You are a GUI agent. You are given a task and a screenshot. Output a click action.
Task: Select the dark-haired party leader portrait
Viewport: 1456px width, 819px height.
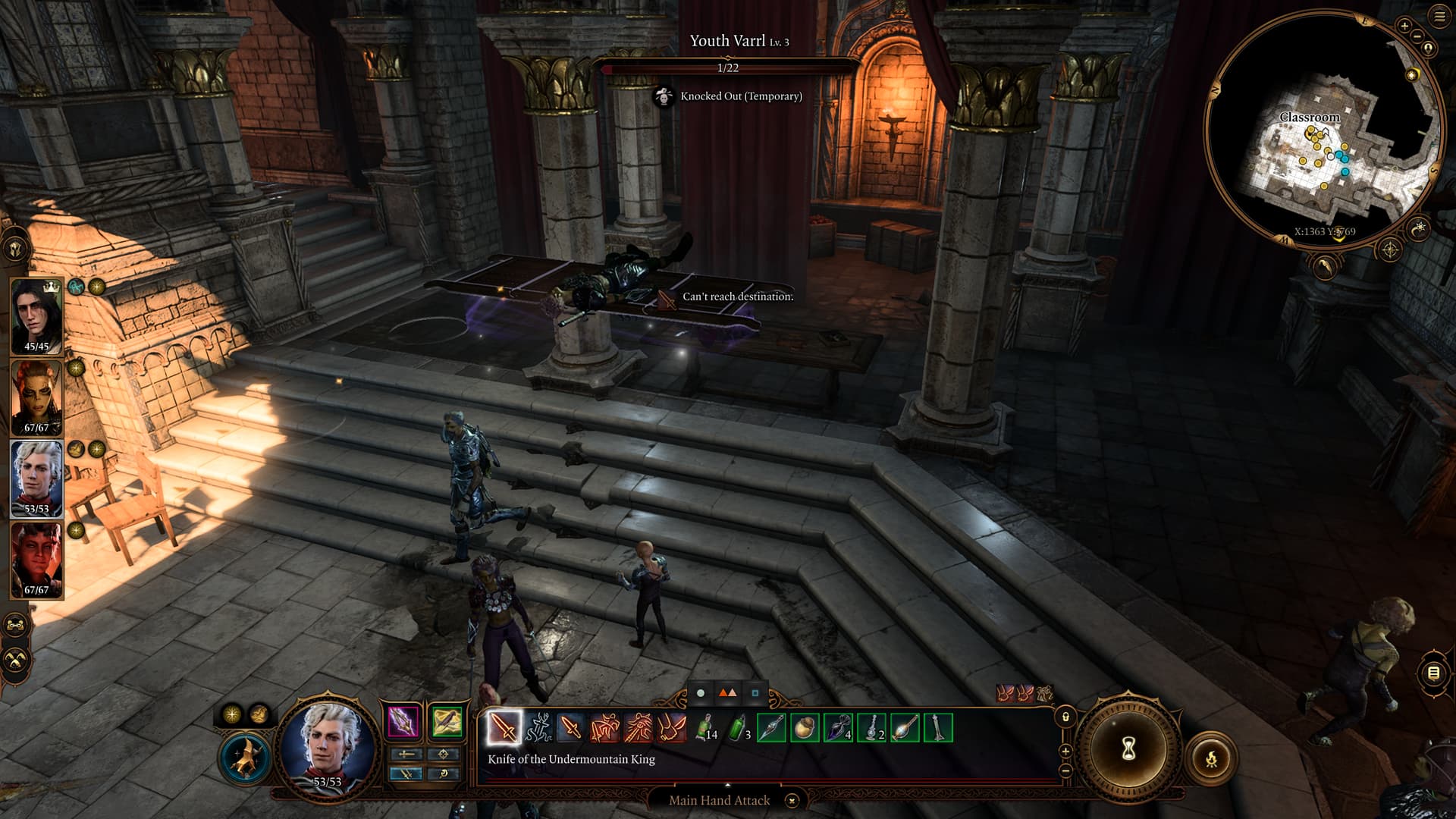[x=36, y=315]
